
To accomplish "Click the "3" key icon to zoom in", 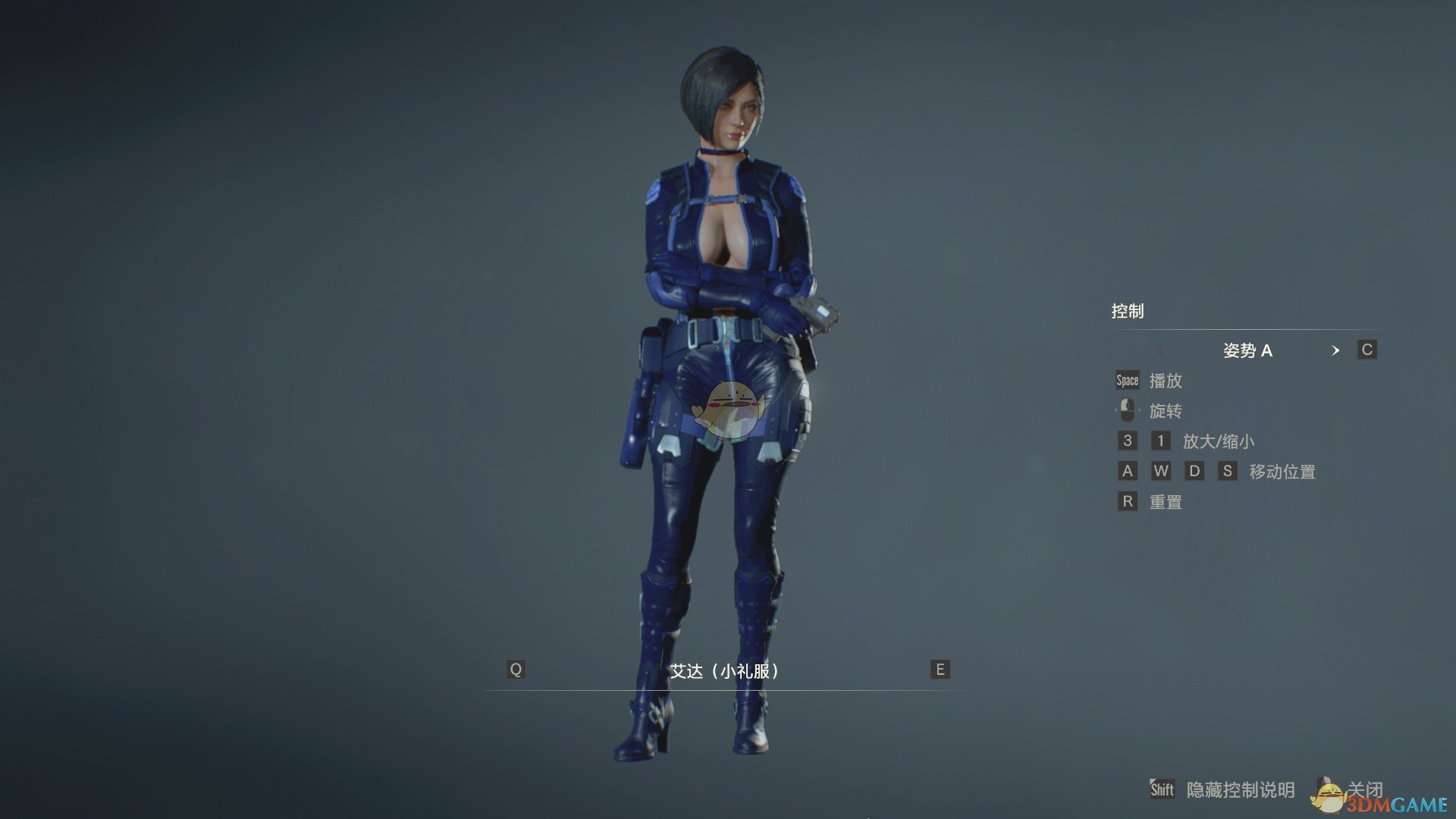I will tap(1127, 441).
